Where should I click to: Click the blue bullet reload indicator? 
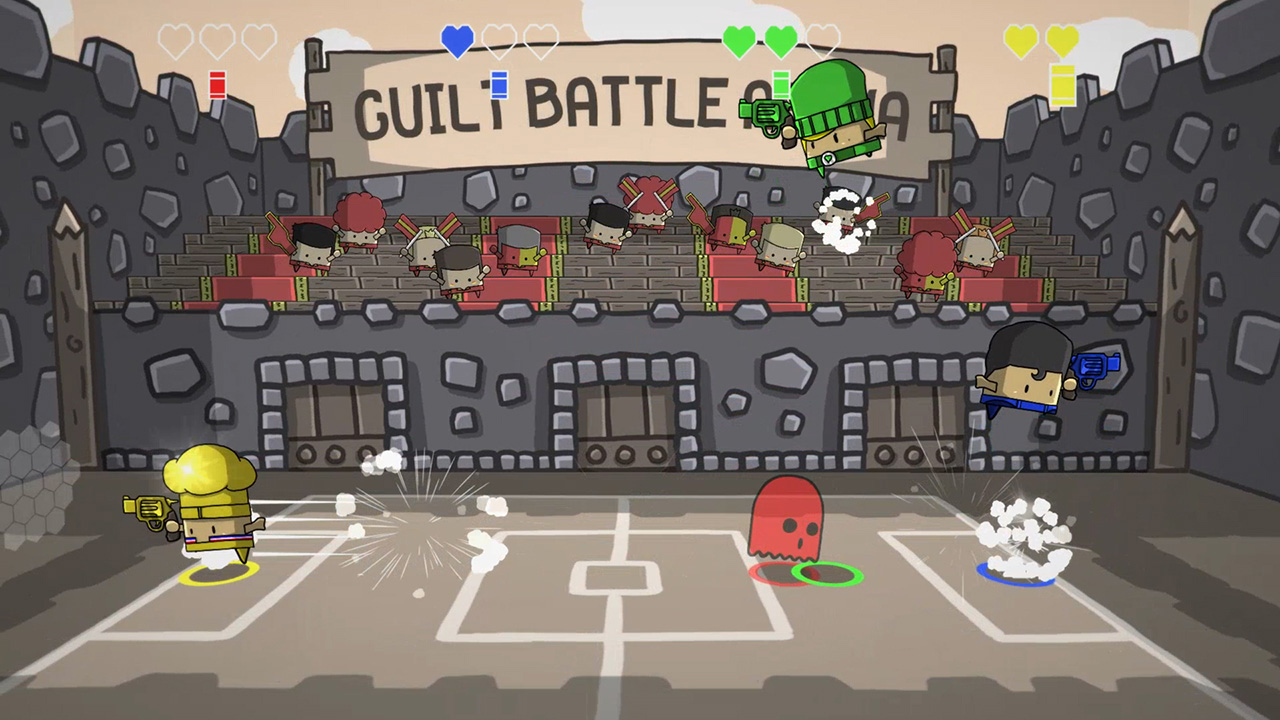[497, 85]
